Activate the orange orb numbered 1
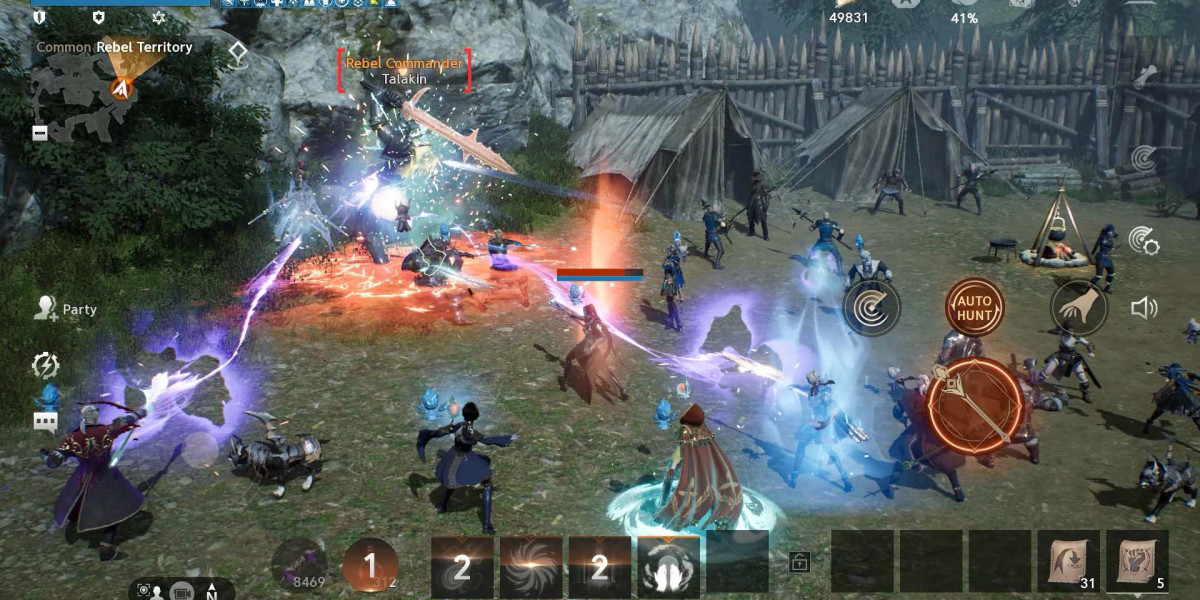Screen dimensions: 1200x600 [370, 566]
